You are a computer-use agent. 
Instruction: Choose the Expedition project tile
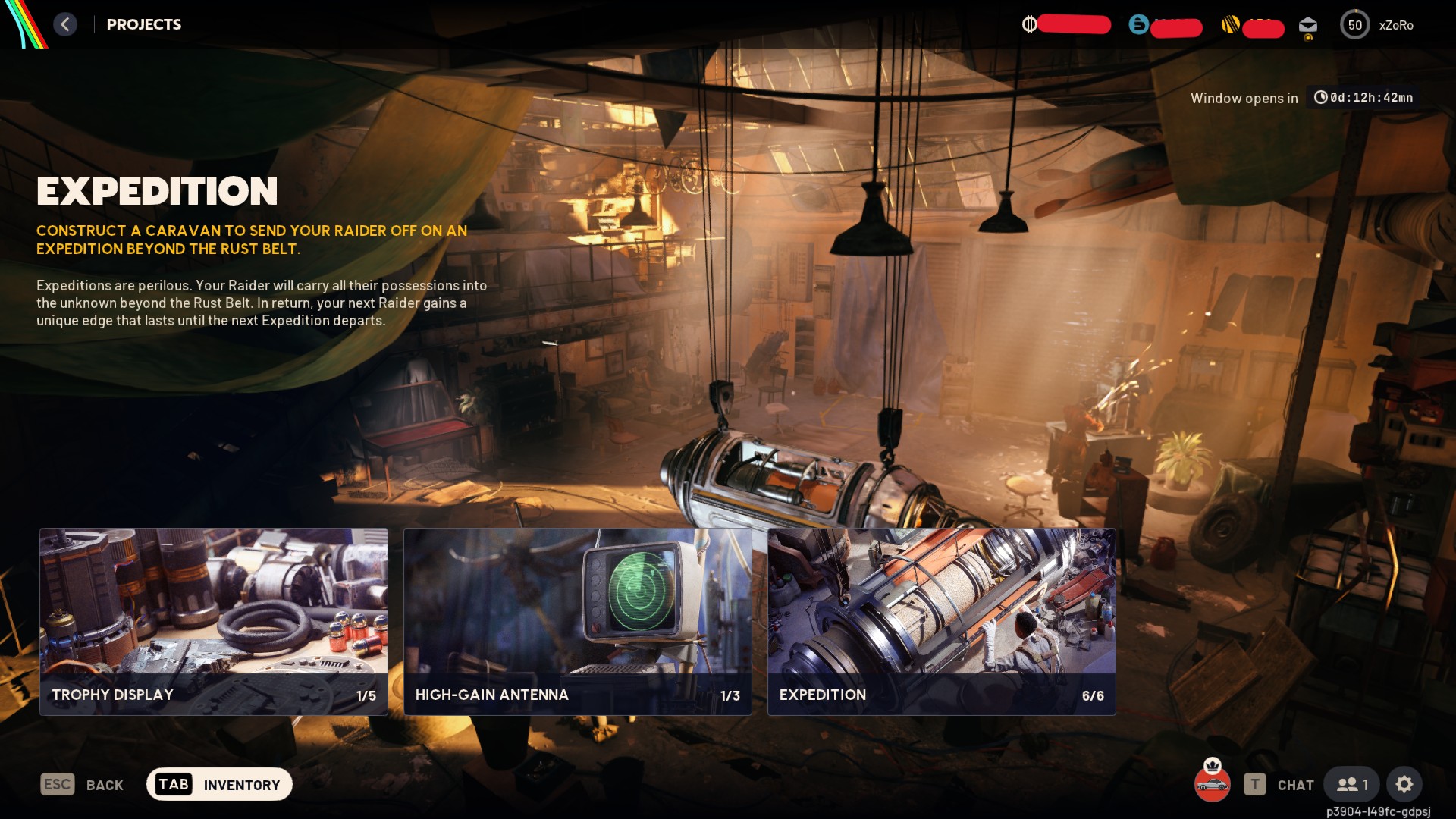point(941,621)
